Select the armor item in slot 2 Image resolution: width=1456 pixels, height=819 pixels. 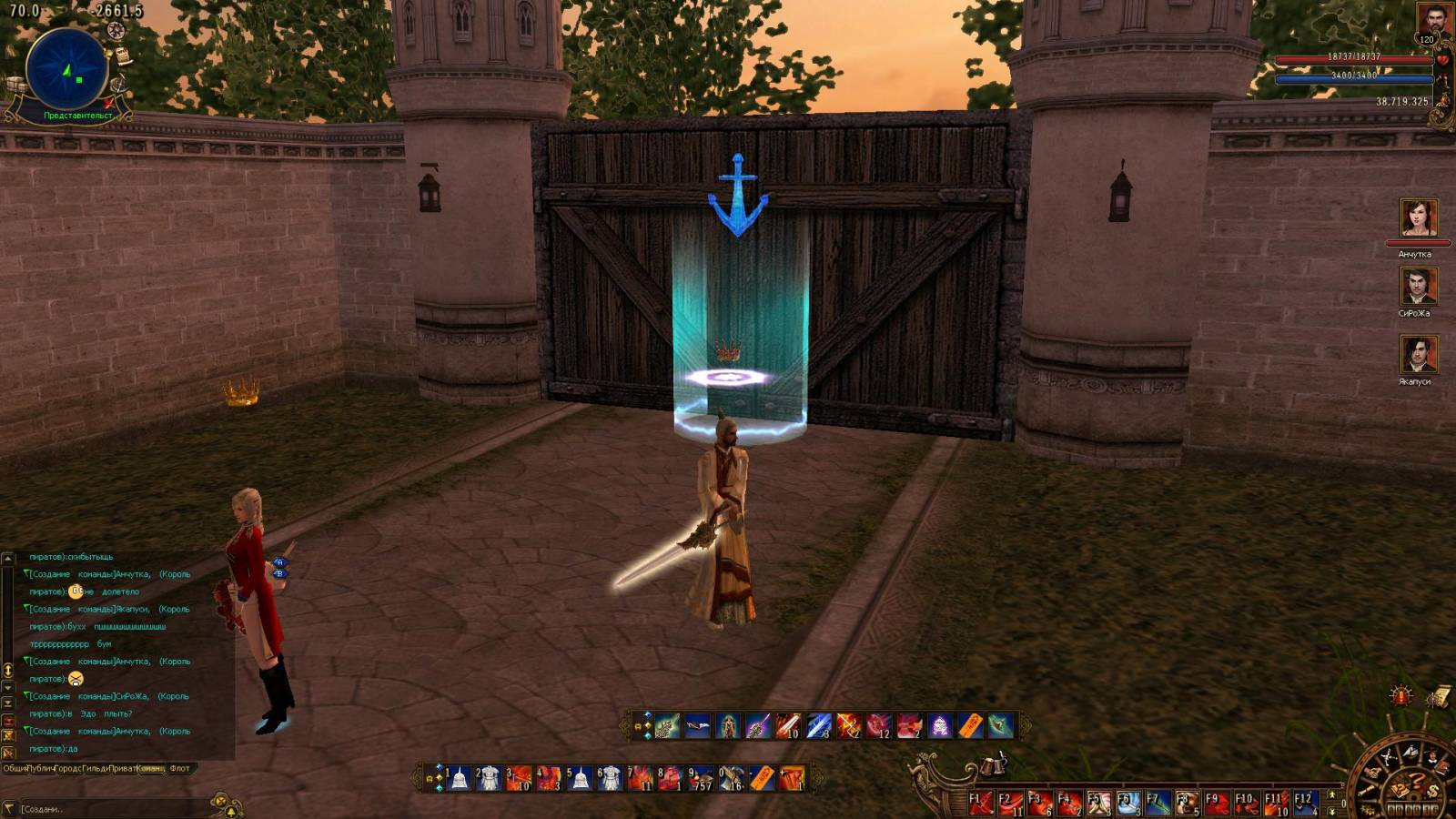point(490,779)
